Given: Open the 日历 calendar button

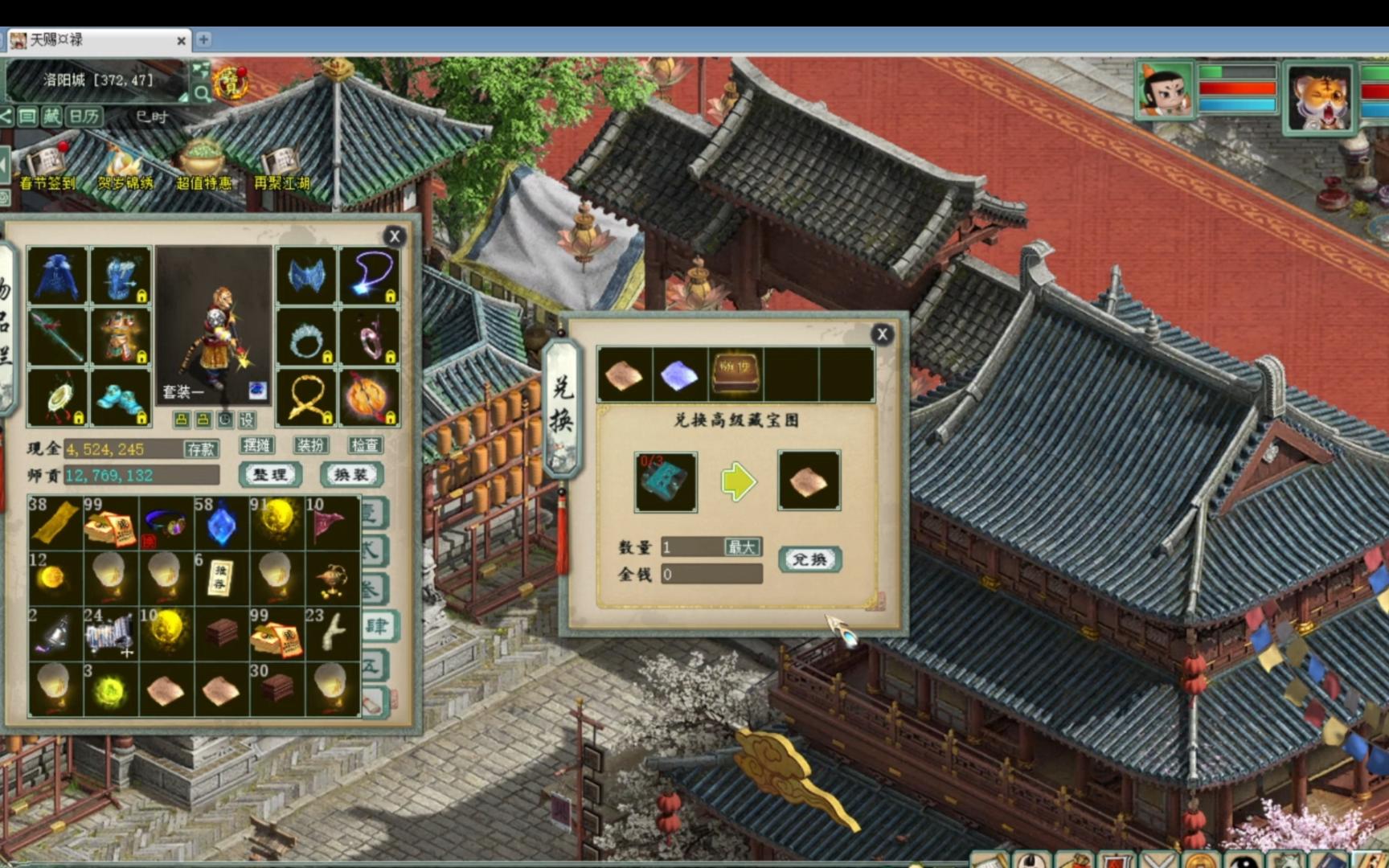Looking at the screenshot, I should [x=83, y=117].
